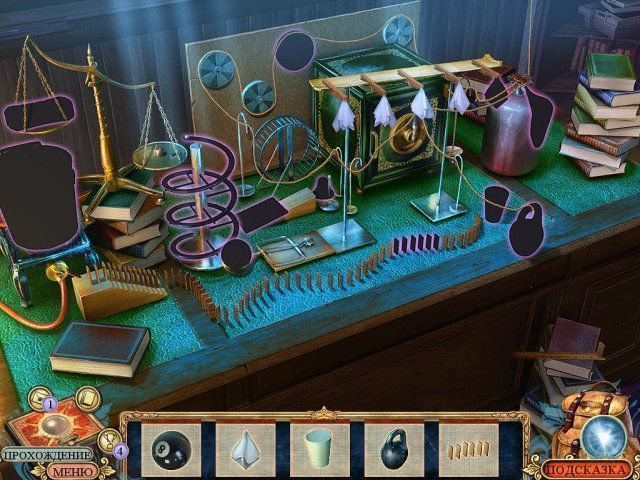Choose the pale green cup inventory item
The image size is (640, 480).
(x=317, y=446)
